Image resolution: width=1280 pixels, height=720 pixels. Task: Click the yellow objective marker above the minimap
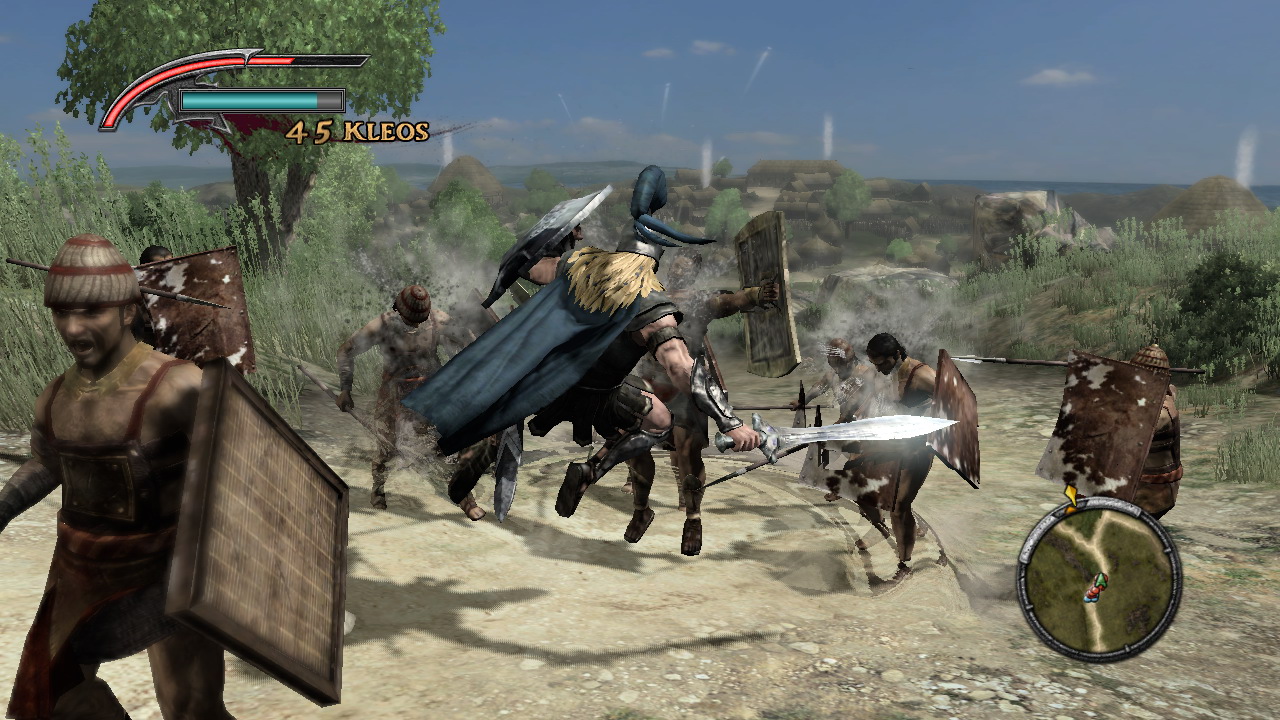(x=1072, y=495)
